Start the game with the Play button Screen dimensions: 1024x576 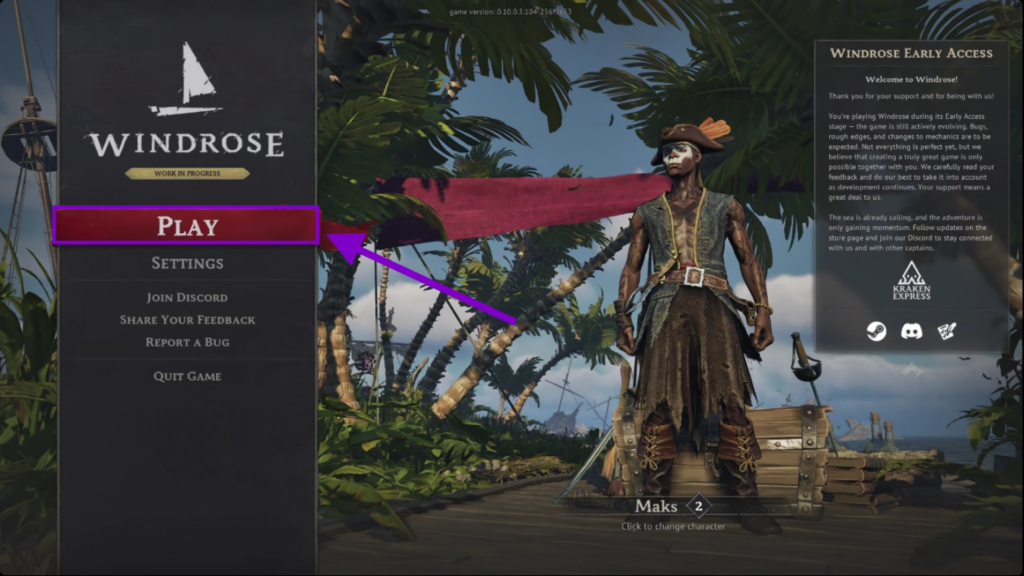coord(187,226)
